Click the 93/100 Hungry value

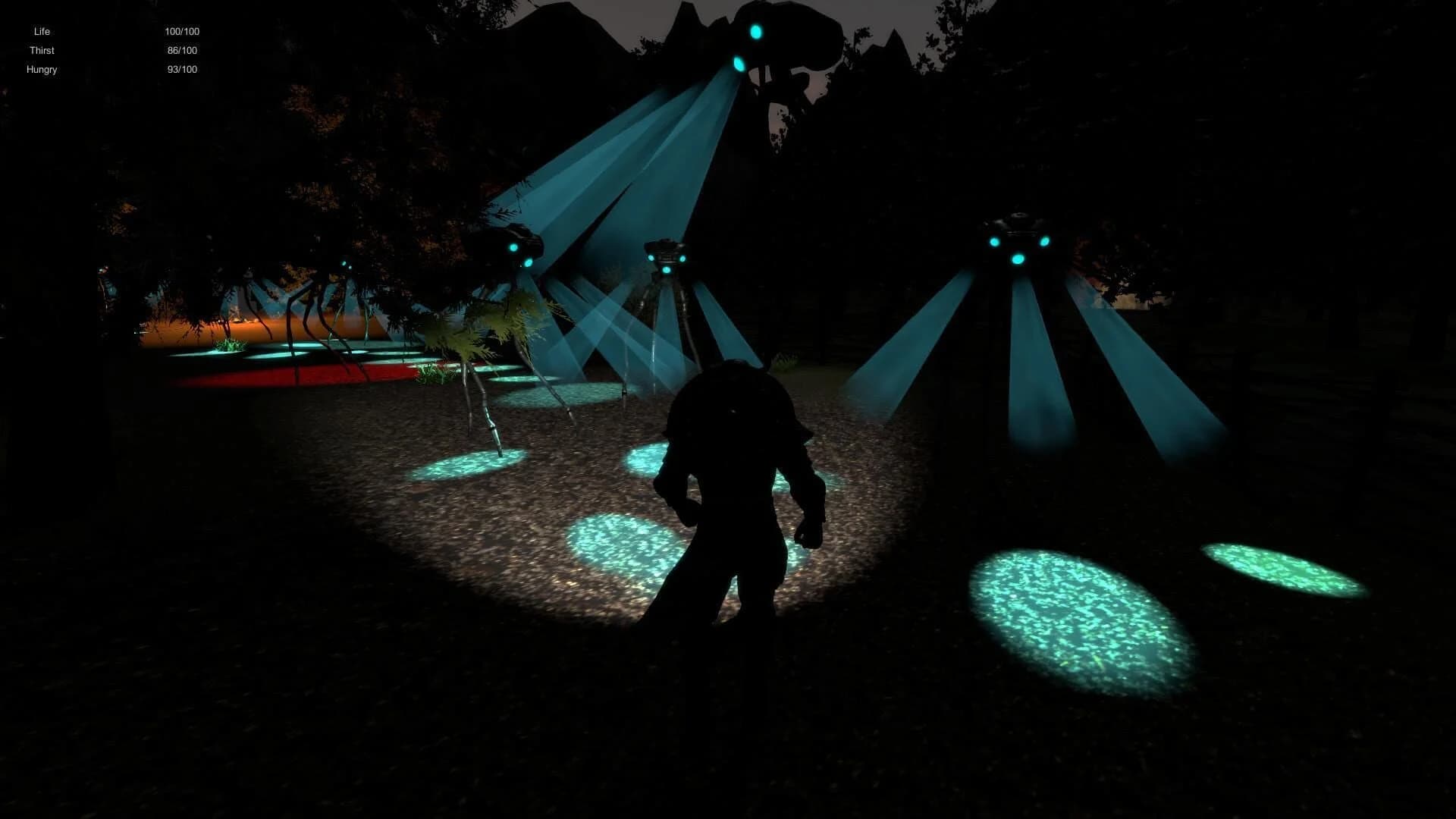coord(182,69)
